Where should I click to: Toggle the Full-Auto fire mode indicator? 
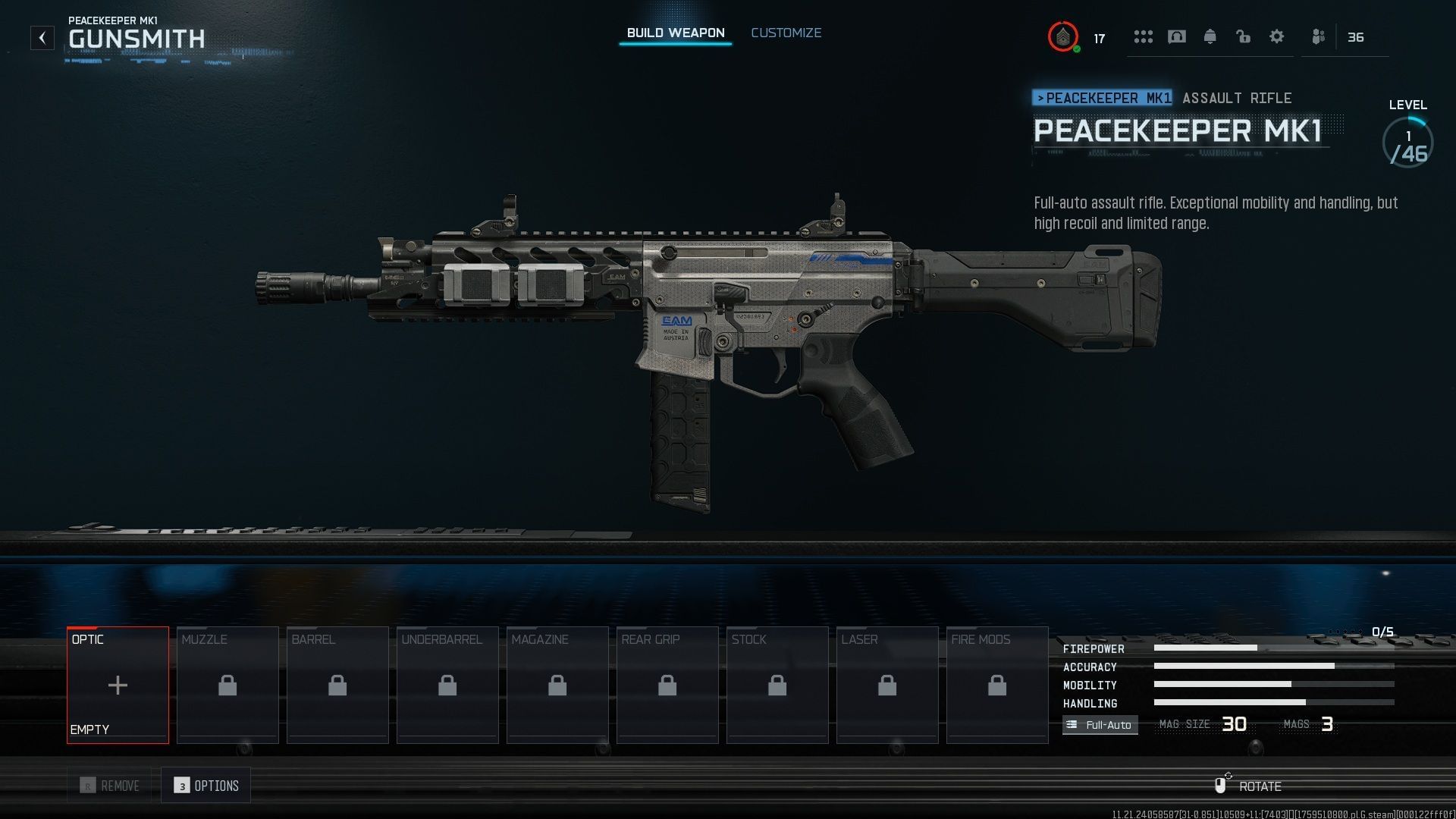click(1100, 725)
